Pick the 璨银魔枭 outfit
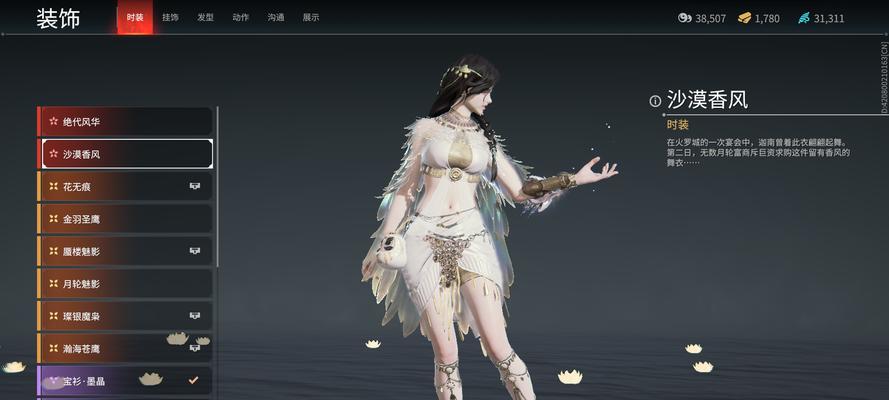 pyautogui.click(x=125, y=316)
